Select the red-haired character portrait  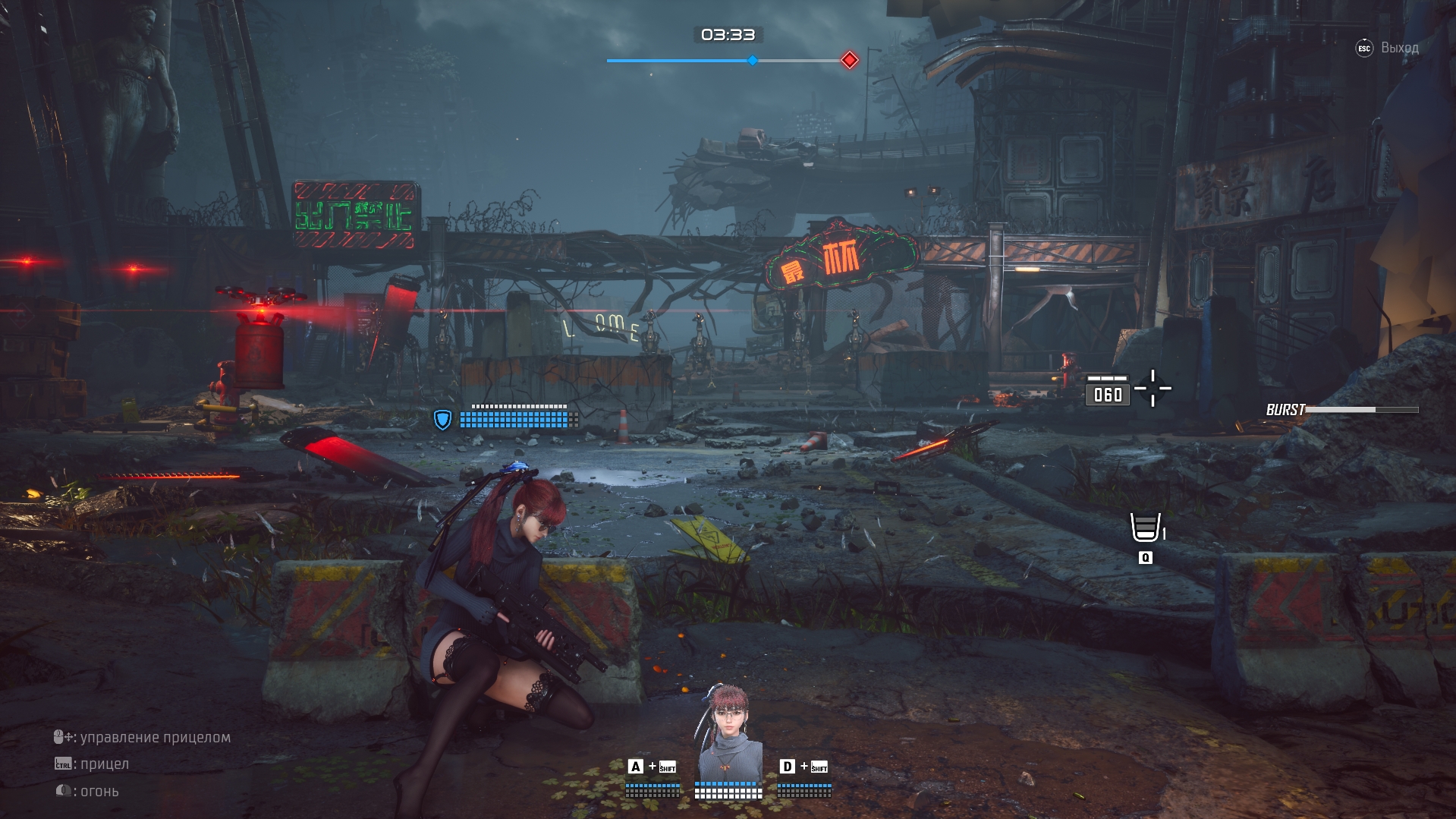(728, 732)
